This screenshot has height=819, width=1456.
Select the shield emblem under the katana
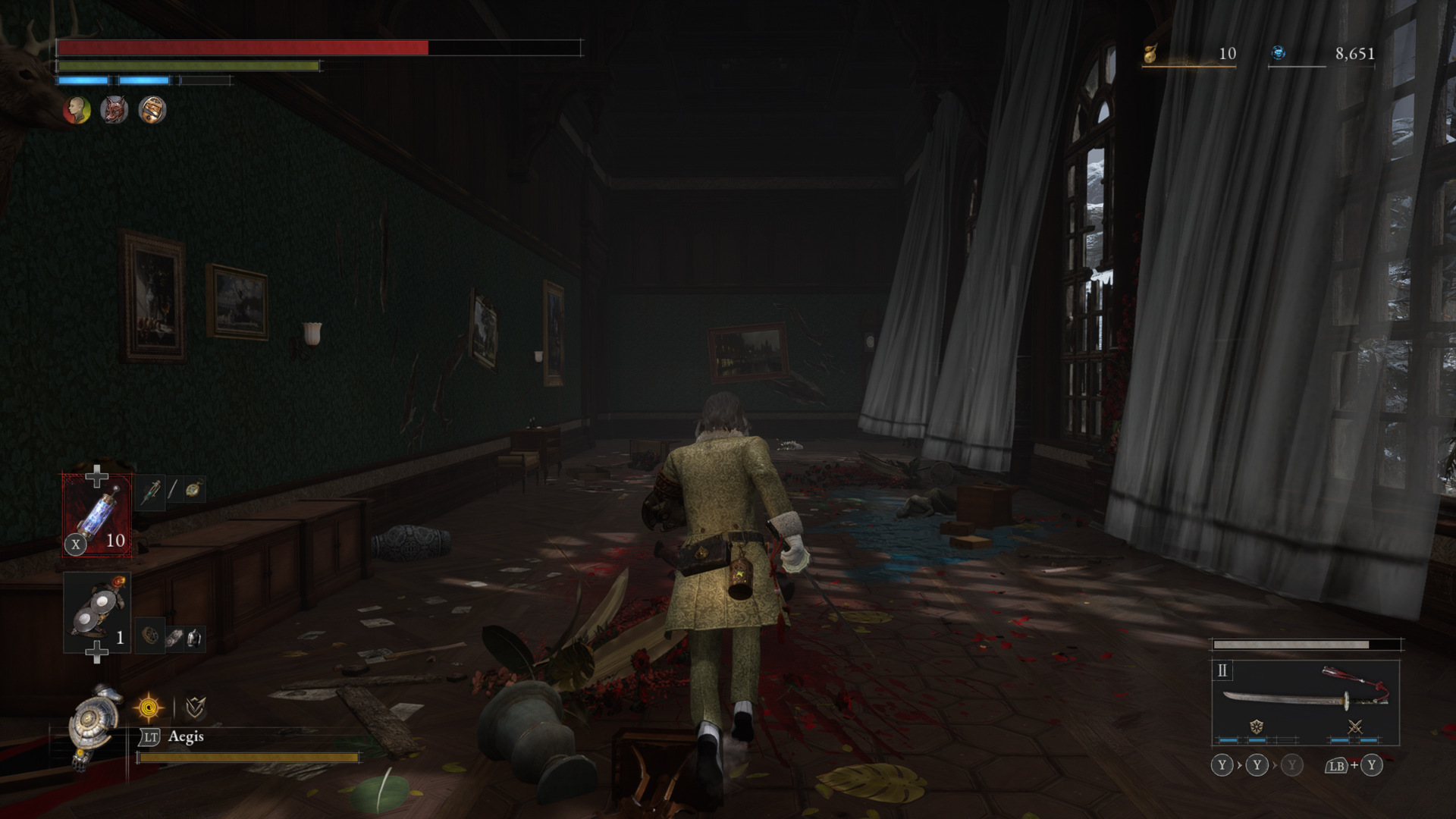click(x=1256, y=728)
